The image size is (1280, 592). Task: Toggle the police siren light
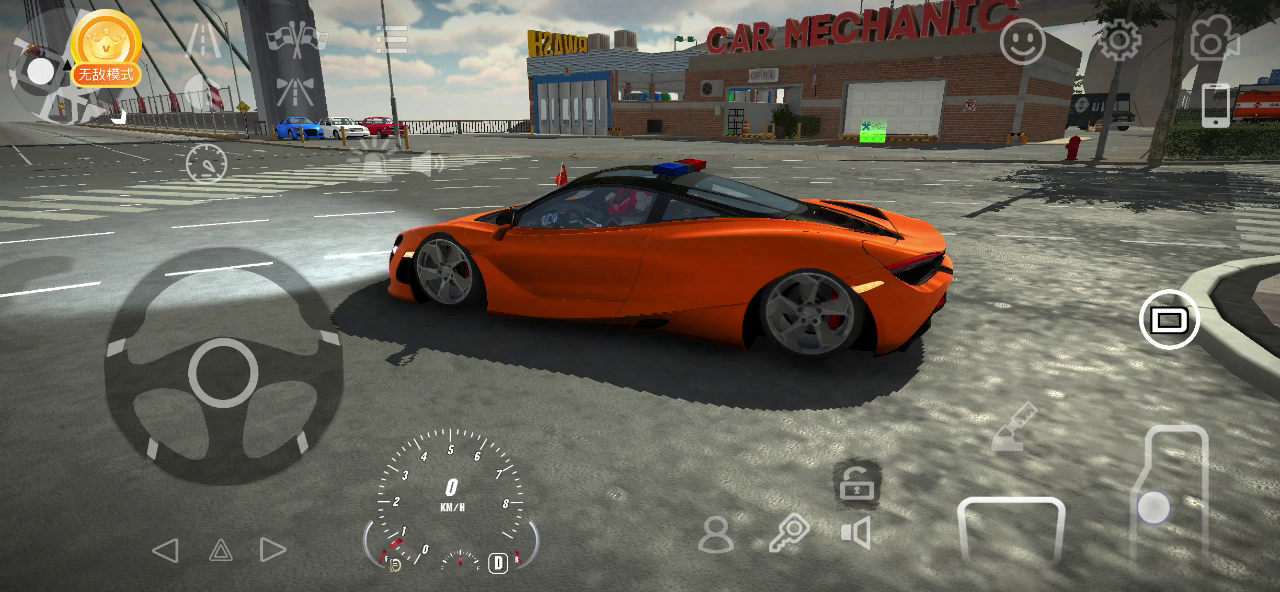[374, 160]
